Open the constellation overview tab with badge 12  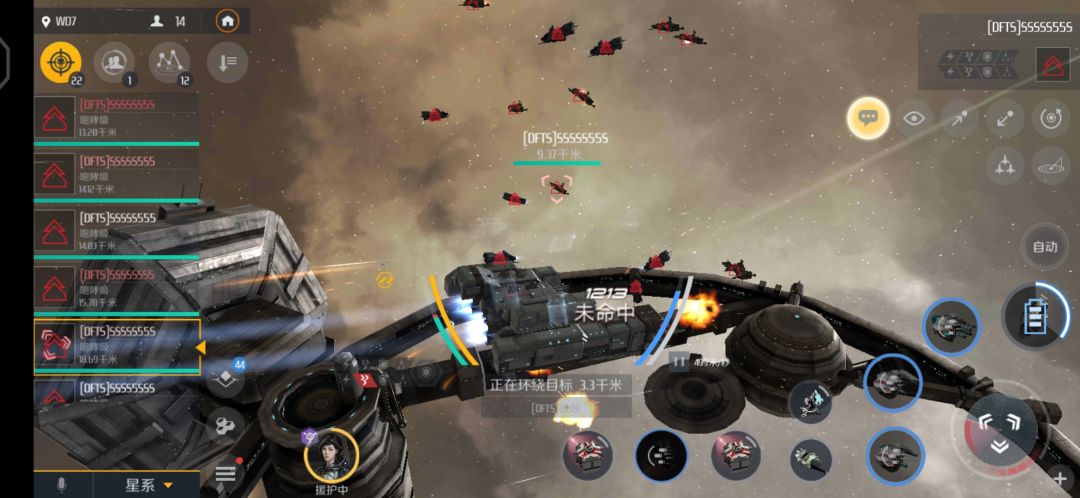point(169,63)
